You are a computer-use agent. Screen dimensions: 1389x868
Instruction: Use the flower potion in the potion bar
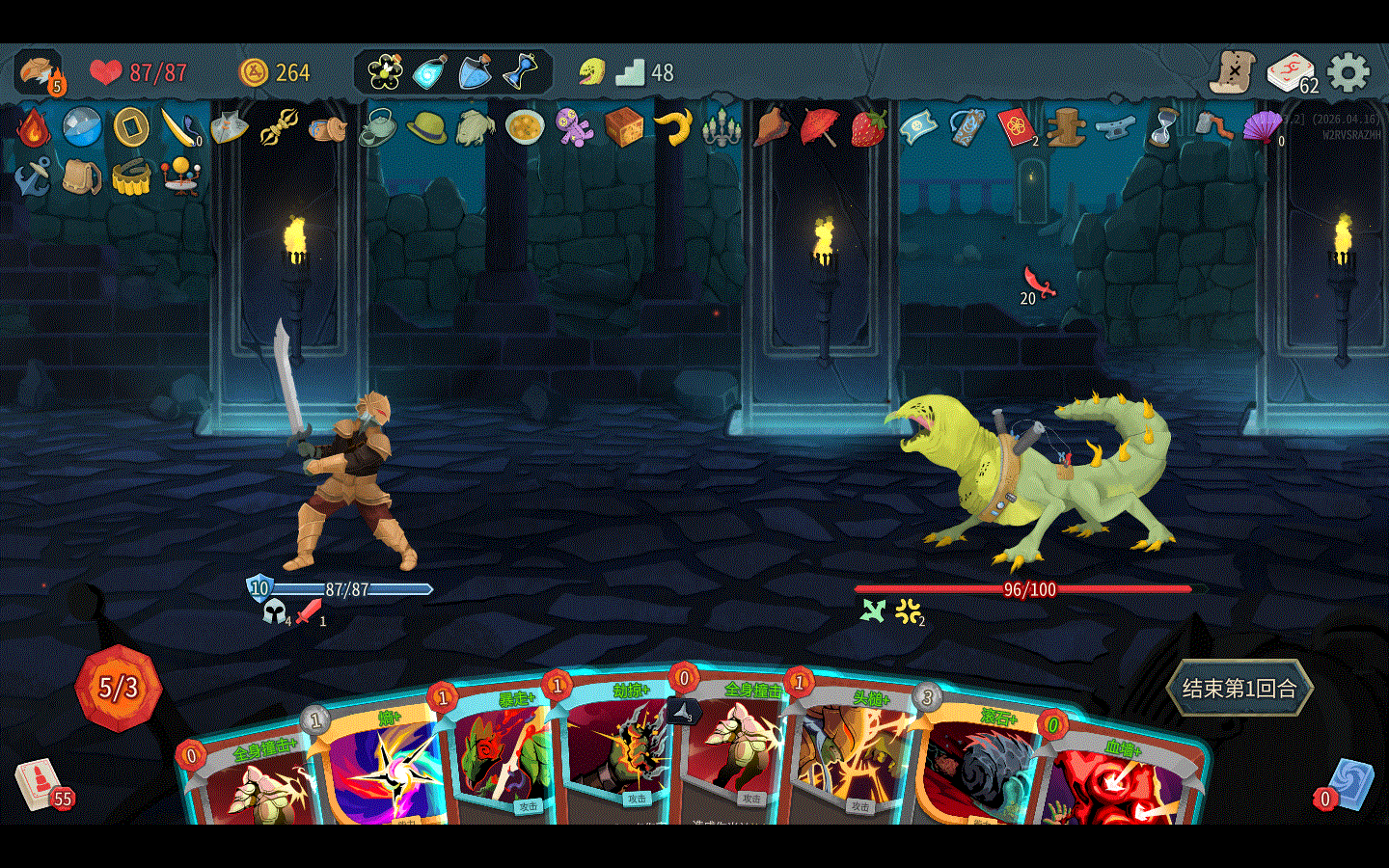[385, 71]
